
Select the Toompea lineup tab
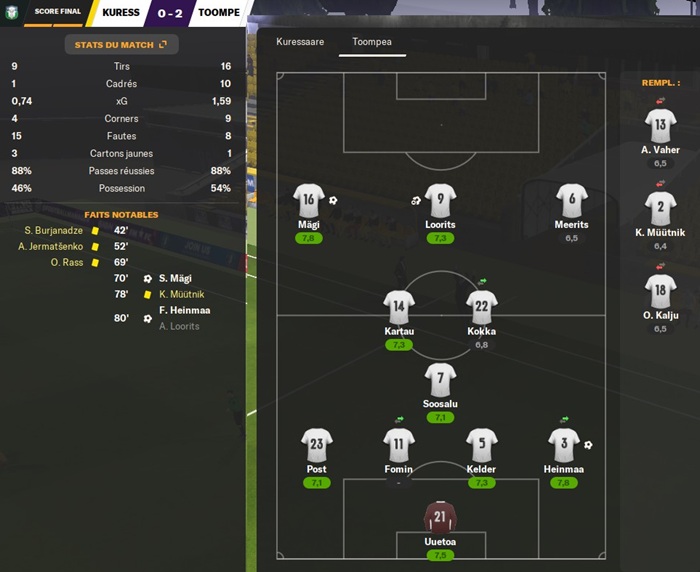[372, 44]
